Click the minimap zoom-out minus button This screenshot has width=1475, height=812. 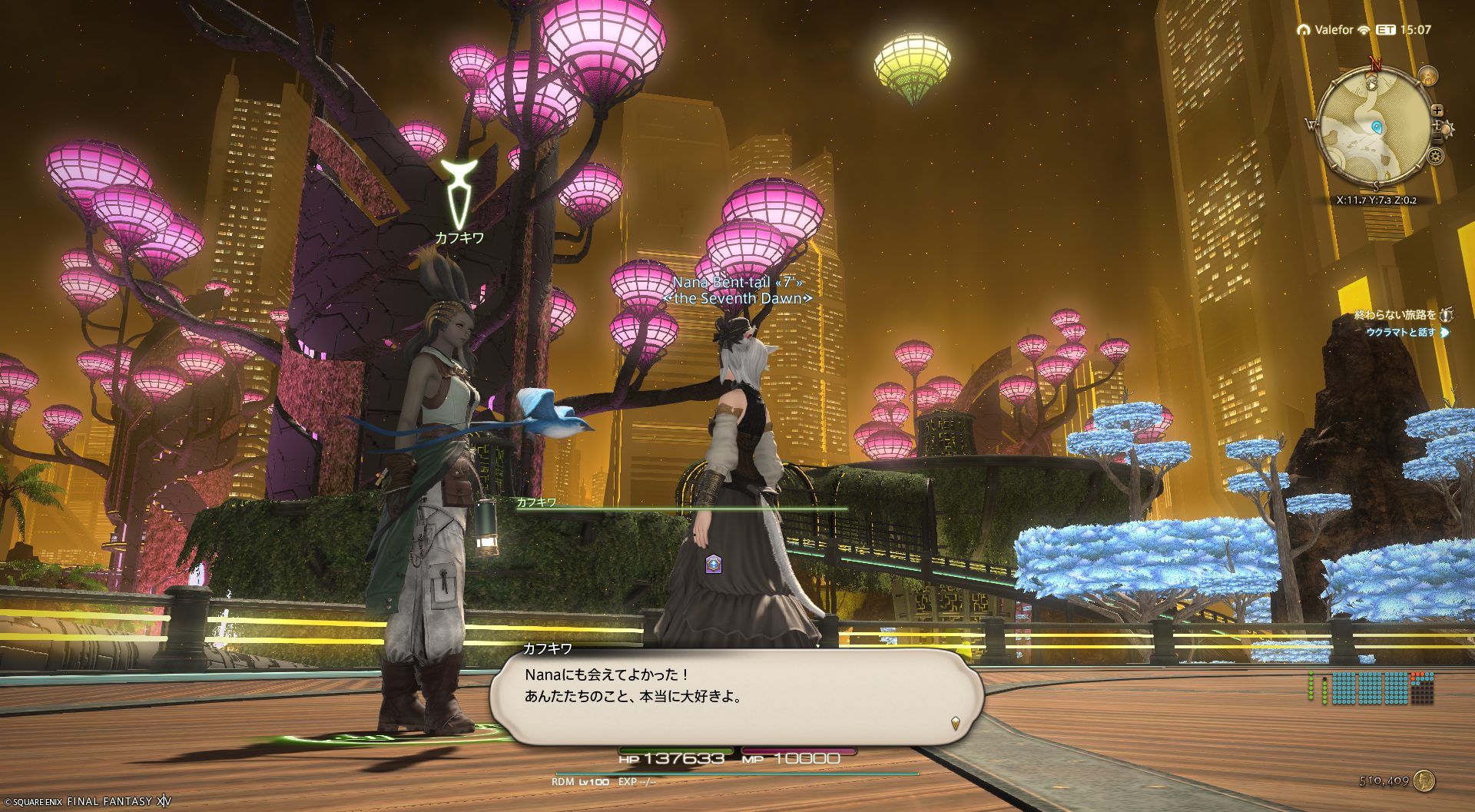[x=1437, y=141]
